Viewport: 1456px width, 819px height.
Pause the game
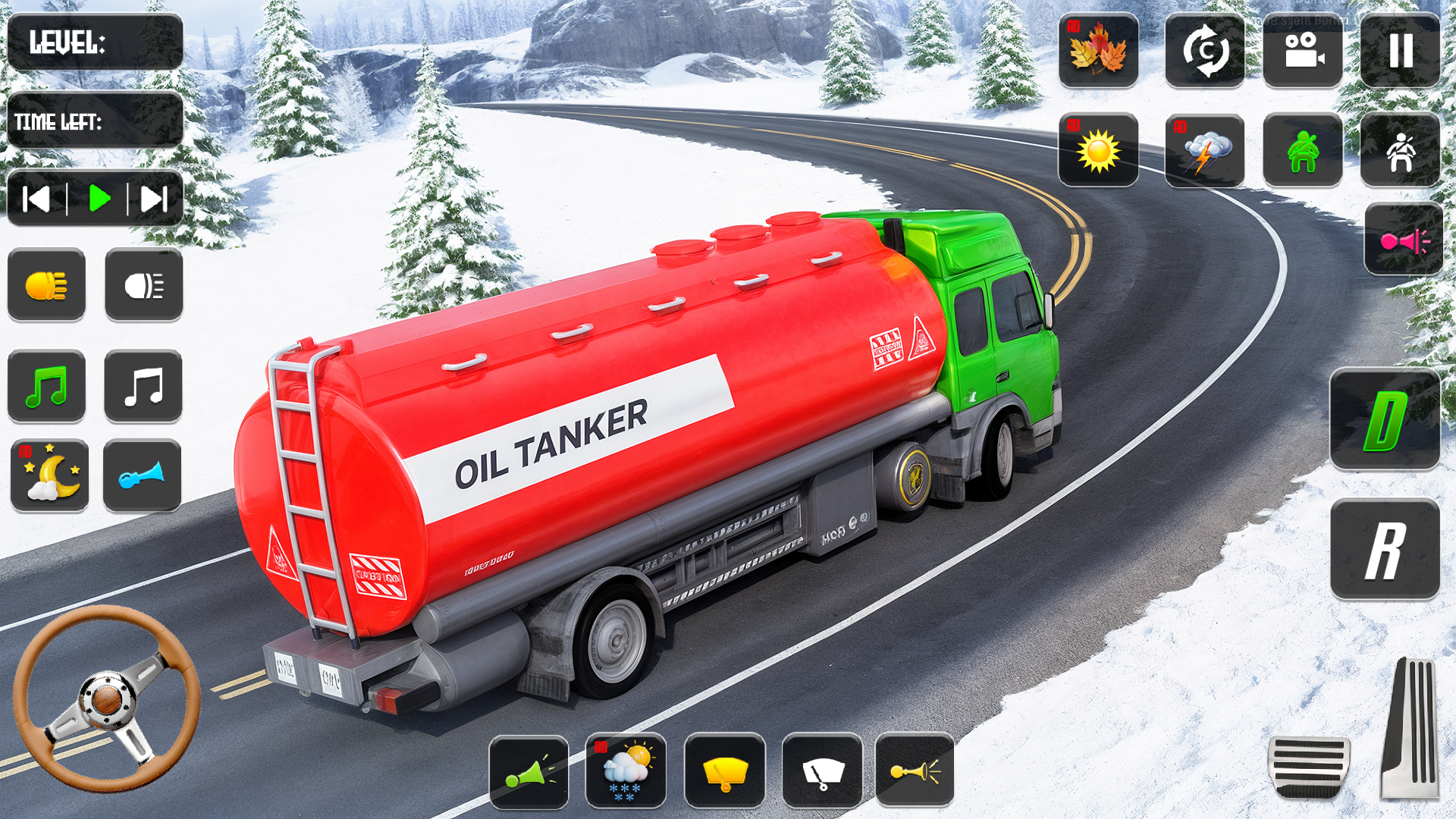pos(1400,50)
